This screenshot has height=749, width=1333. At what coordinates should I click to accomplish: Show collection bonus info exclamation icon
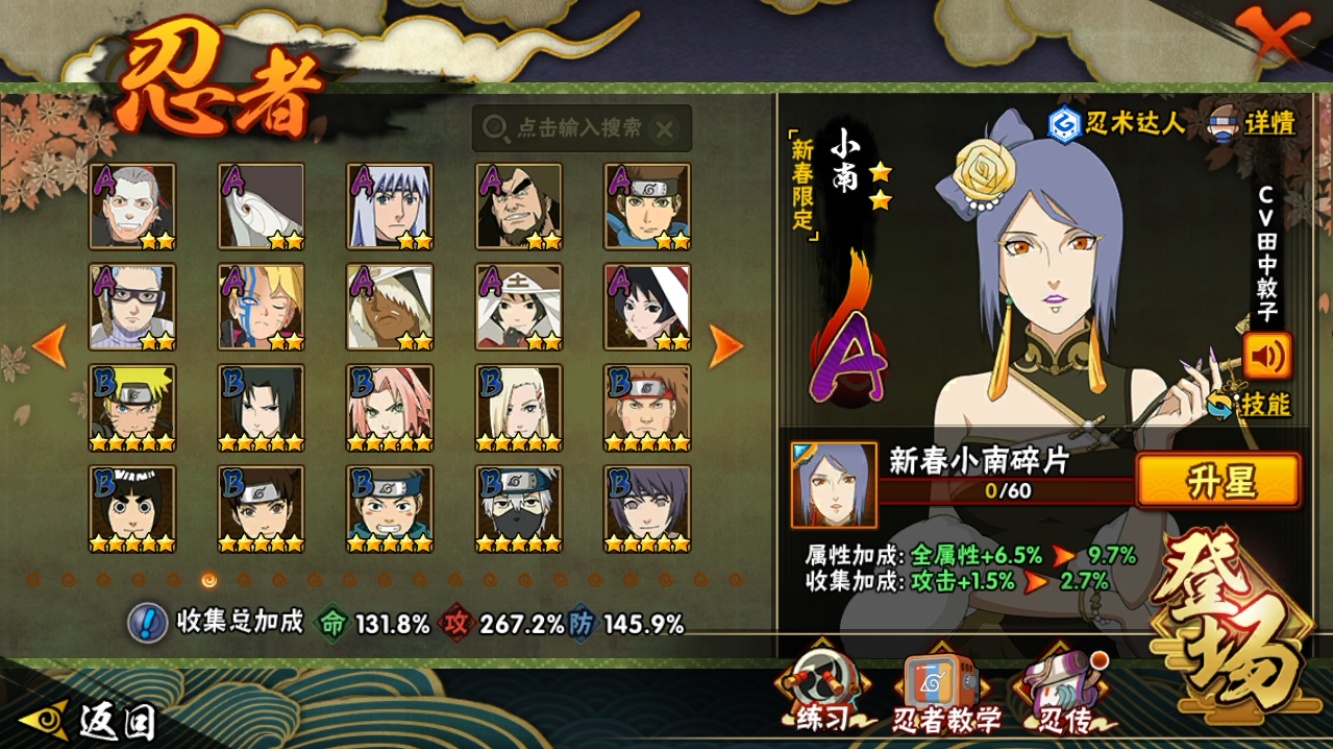(148, 623)
